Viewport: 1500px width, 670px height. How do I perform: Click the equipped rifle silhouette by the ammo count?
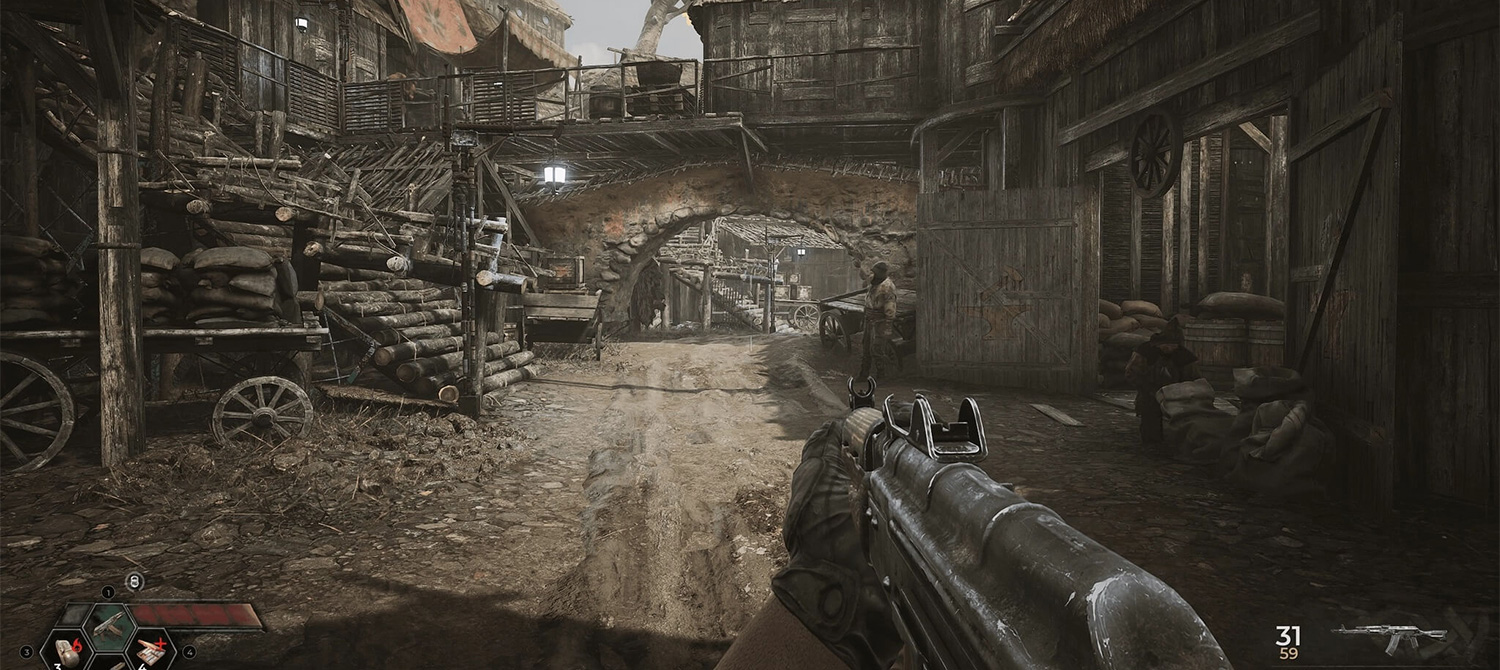click(x=1390, y=637)
